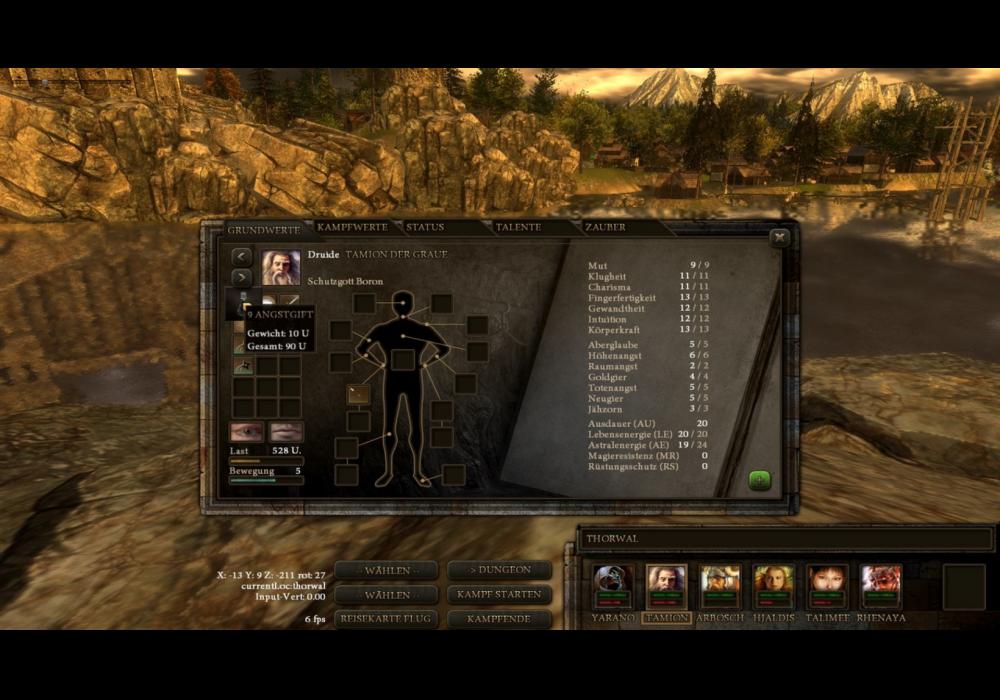Screen dimensions: 1000x700
Task: End combat with Kampfende
Action: pos(499,618)
